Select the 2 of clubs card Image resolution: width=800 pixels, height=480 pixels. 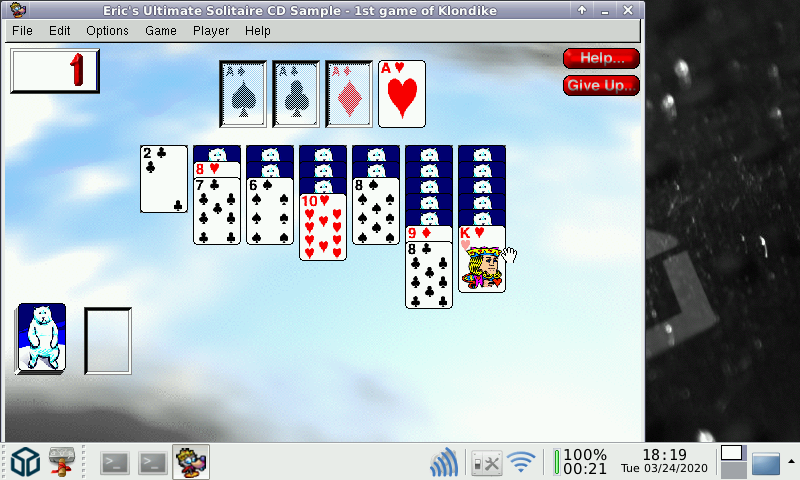click(164, 179)
